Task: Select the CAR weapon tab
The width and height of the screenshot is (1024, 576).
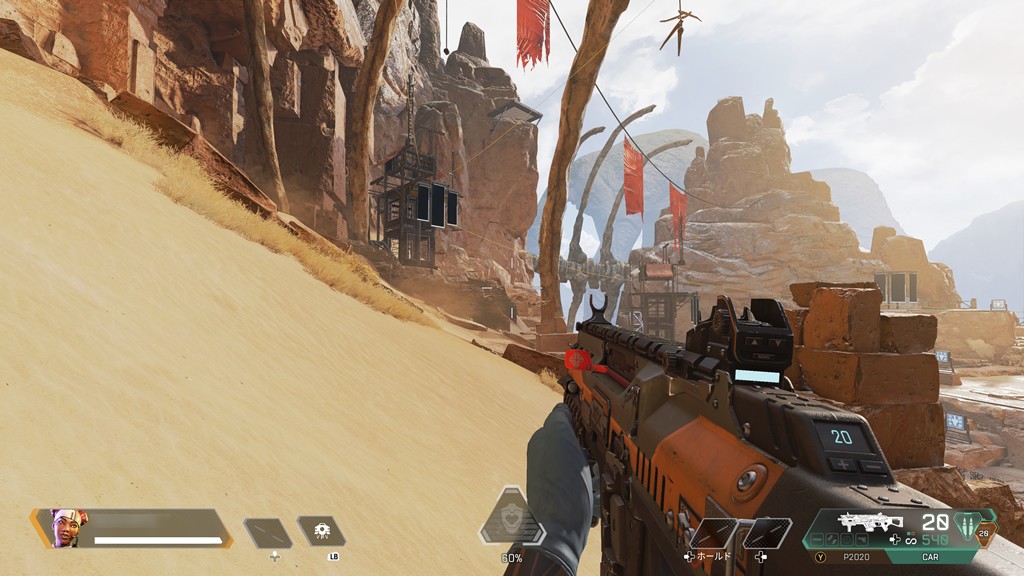Action: [x=929, y=558]
